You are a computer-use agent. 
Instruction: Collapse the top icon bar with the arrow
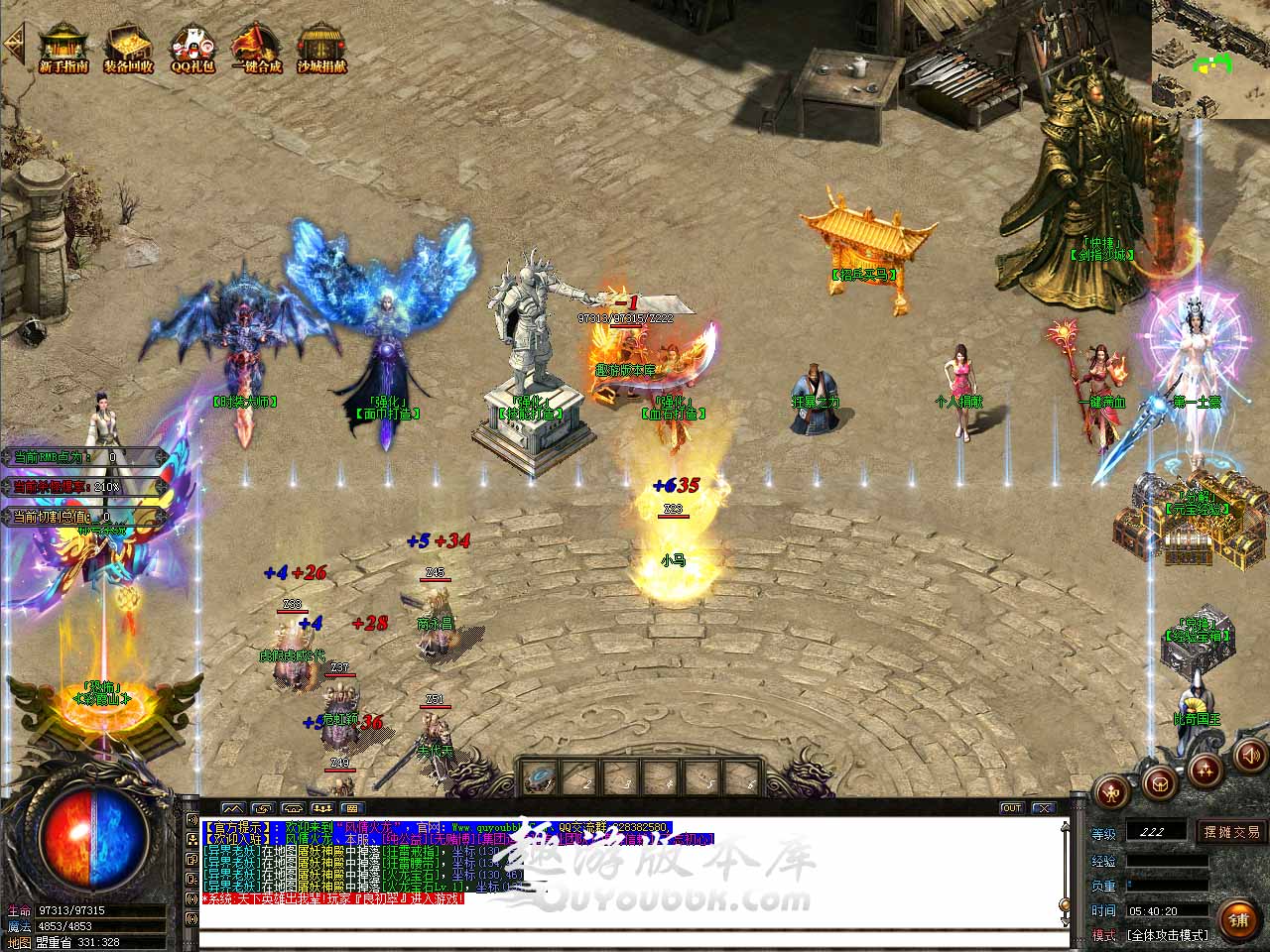[x=14, y=44]
